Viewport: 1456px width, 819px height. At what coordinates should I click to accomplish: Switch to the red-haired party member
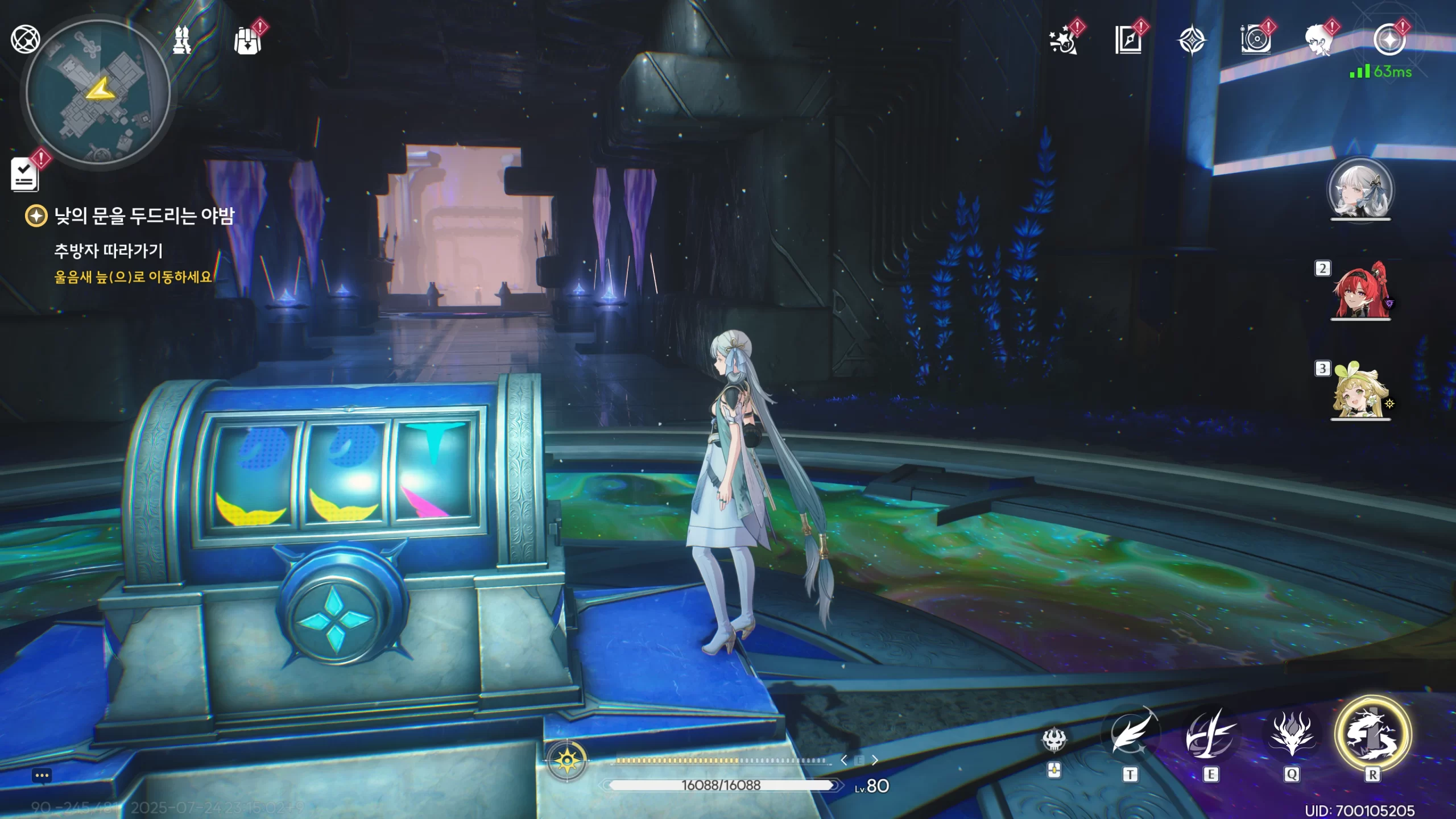(x=1360, y=291)
